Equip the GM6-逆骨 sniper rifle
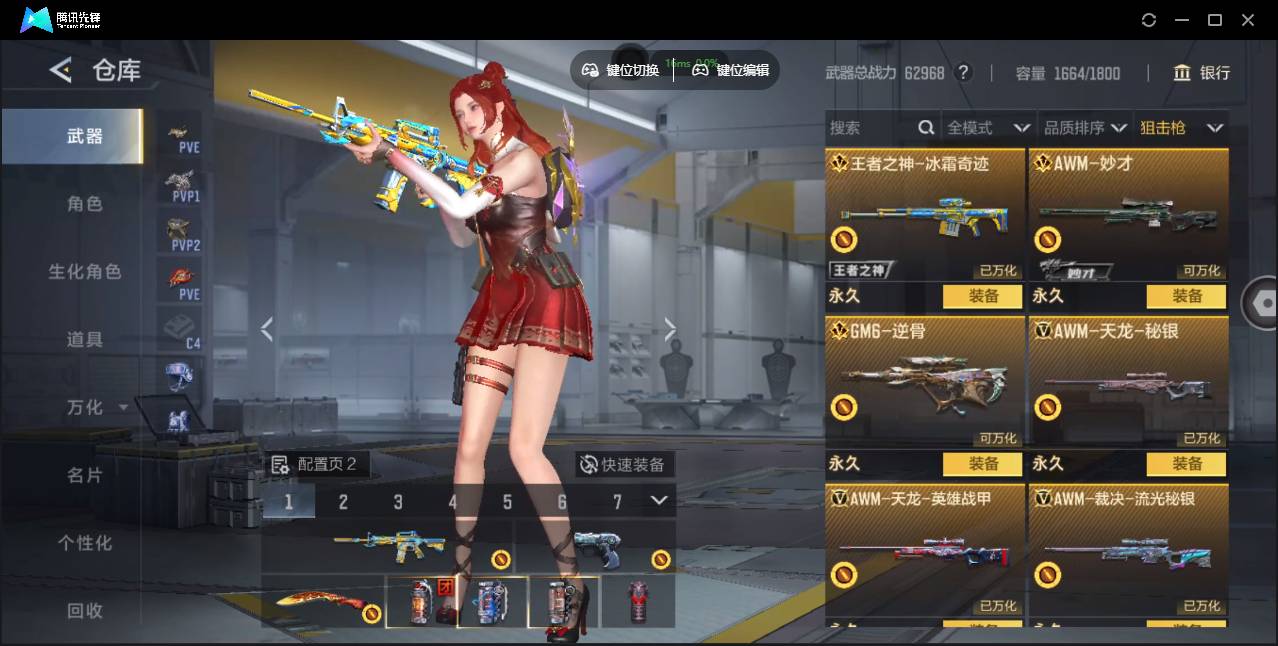This screenshot has width=1278, height=646. pyautogui.click(x=983, y=464)
